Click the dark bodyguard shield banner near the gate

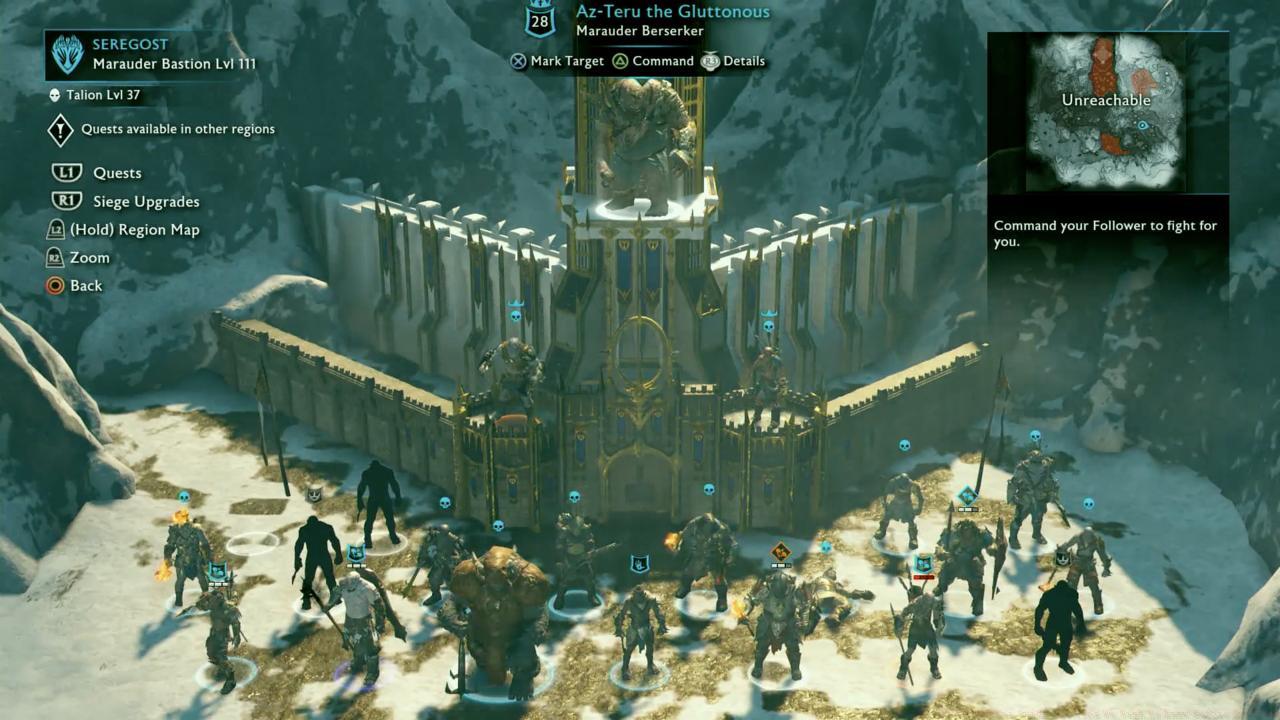click(640, 562)
